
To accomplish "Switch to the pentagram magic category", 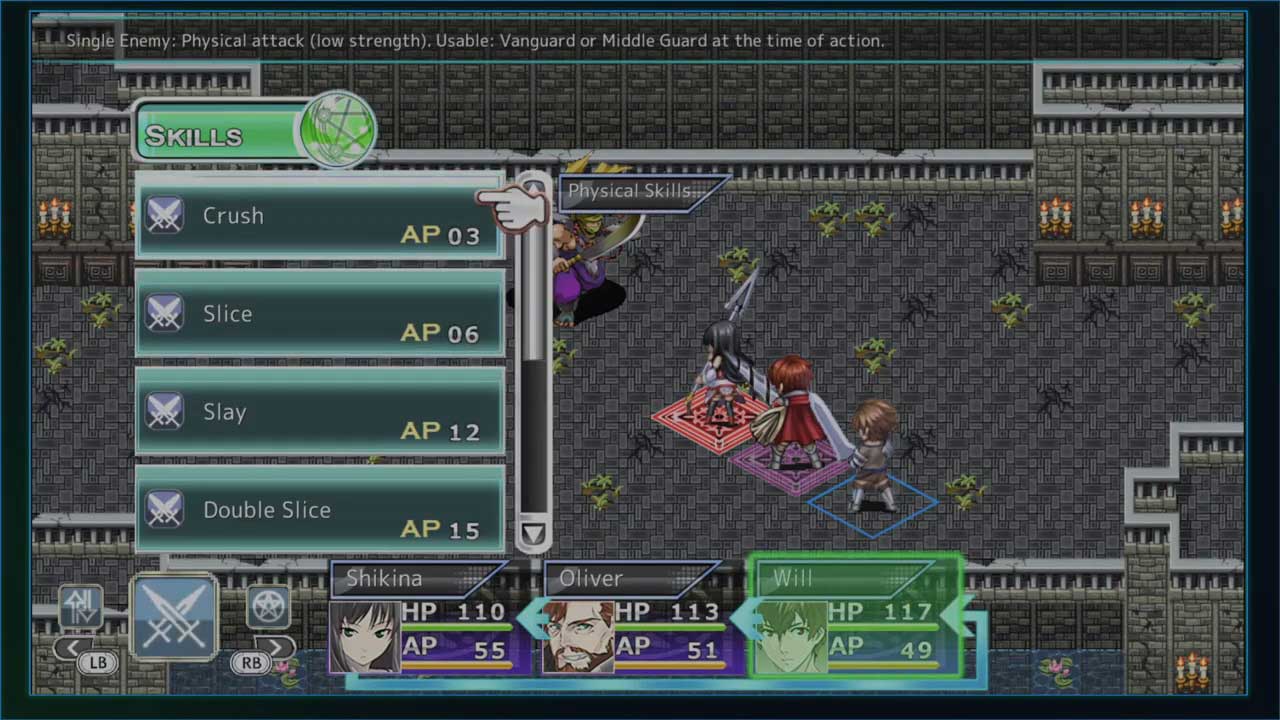I will (269, 606).
